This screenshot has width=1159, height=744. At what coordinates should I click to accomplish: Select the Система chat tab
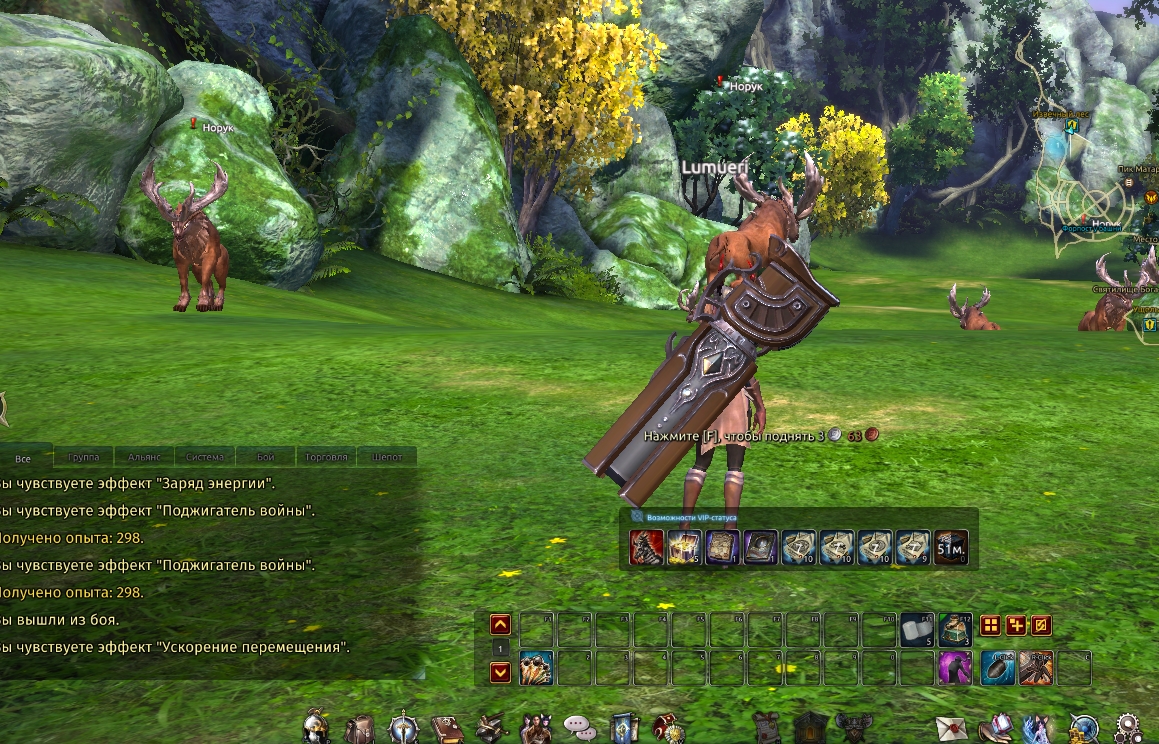click(x=205, y=457)
